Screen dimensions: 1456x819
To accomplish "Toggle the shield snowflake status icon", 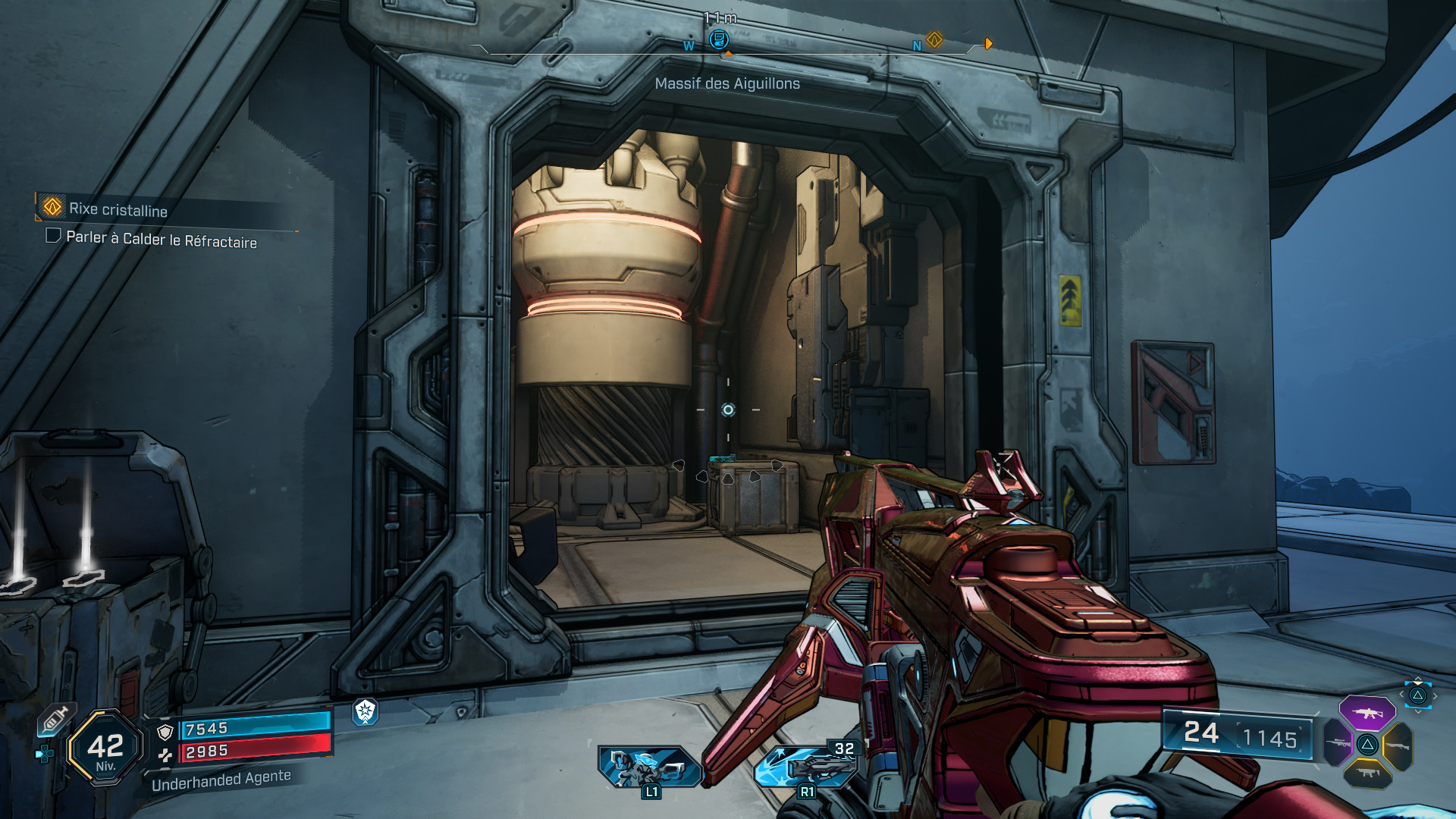I will (365, 714).
